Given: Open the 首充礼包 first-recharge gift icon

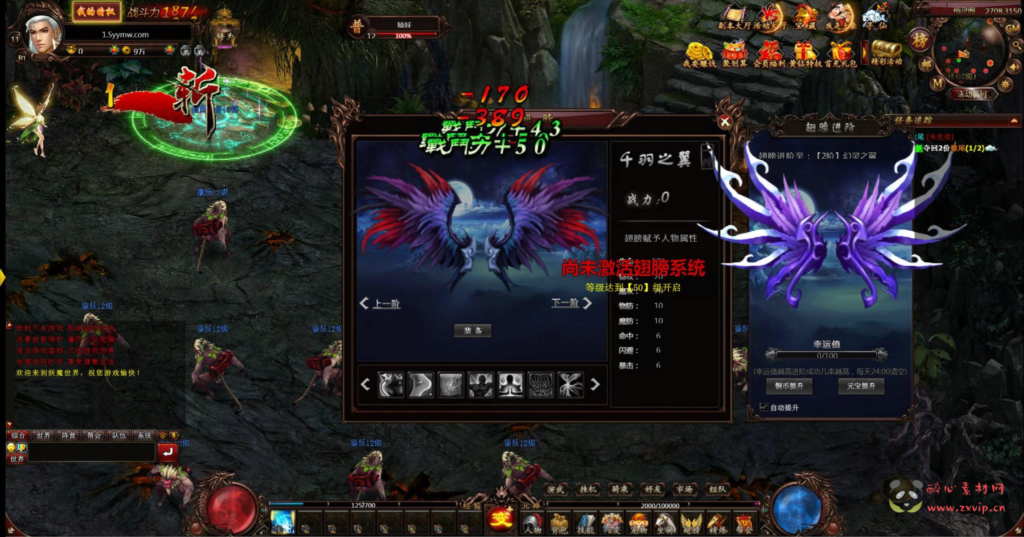Looking at the screenshot, I should [x=840, y=52].
